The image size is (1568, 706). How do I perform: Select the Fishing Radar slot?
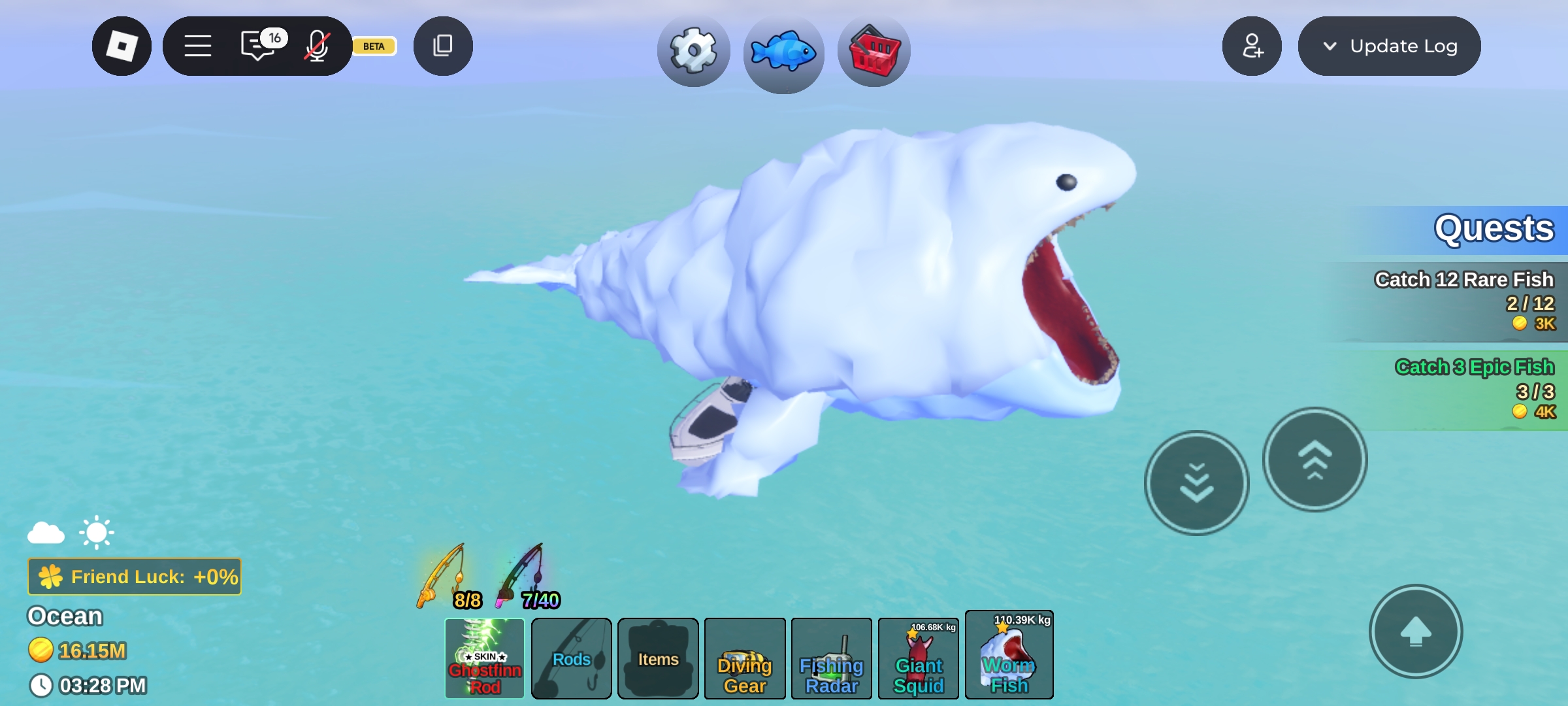[x=832, y=658]
